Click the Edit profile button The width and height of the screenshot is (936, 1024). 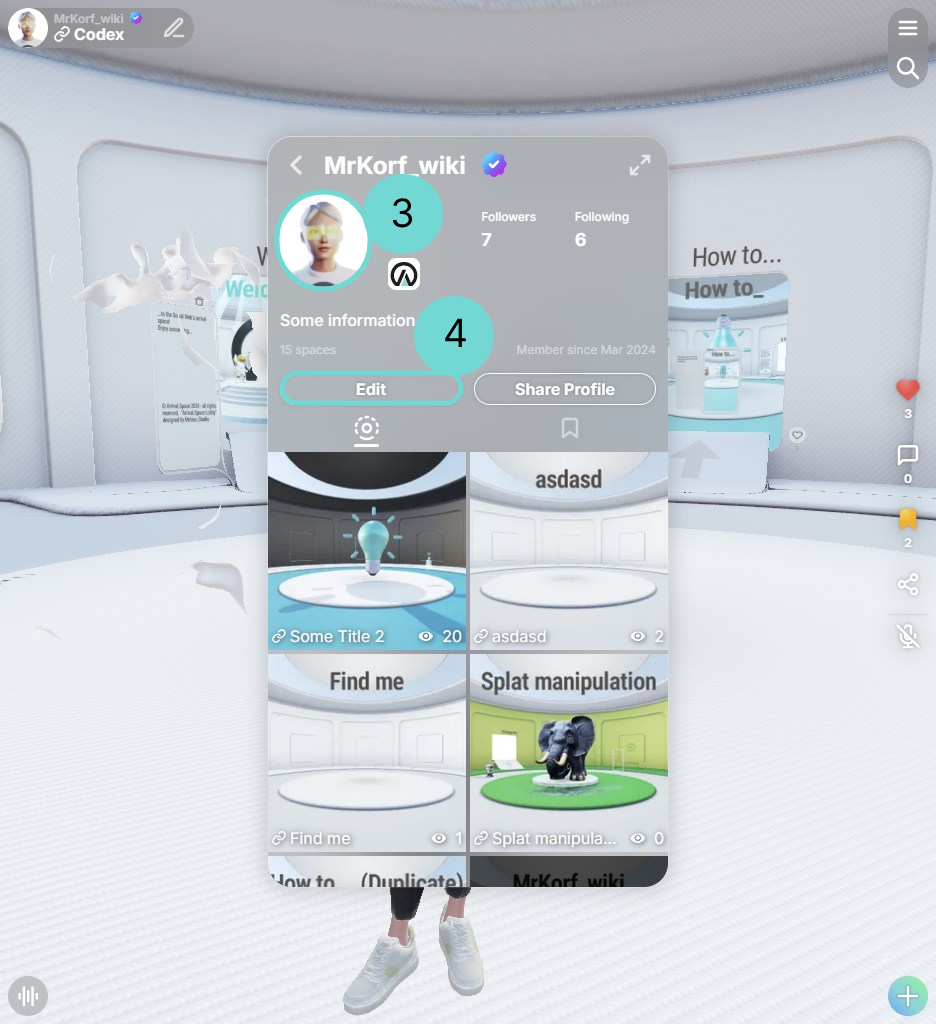coord(371,389)
